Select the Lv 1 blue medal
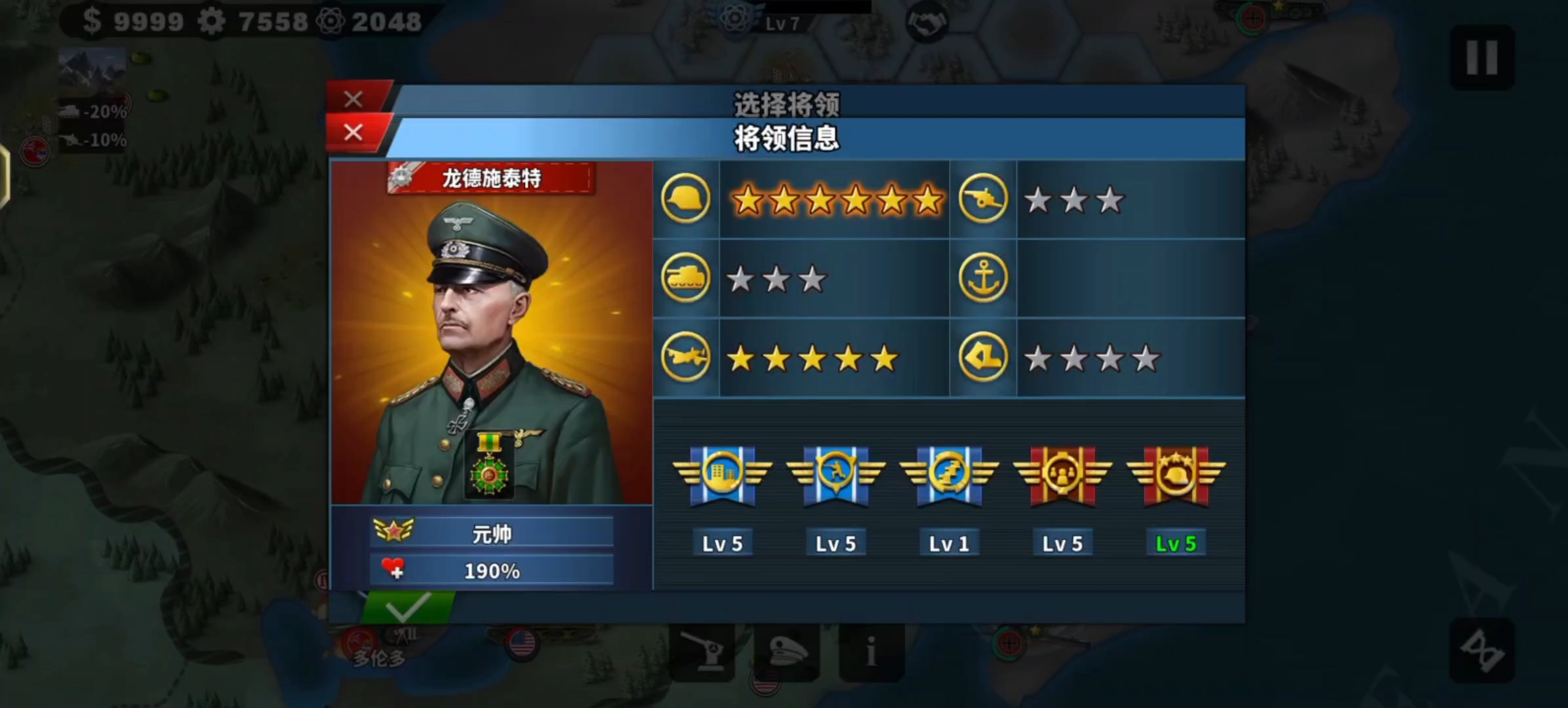The image size is (1568, 708). [x=949, y=474]
